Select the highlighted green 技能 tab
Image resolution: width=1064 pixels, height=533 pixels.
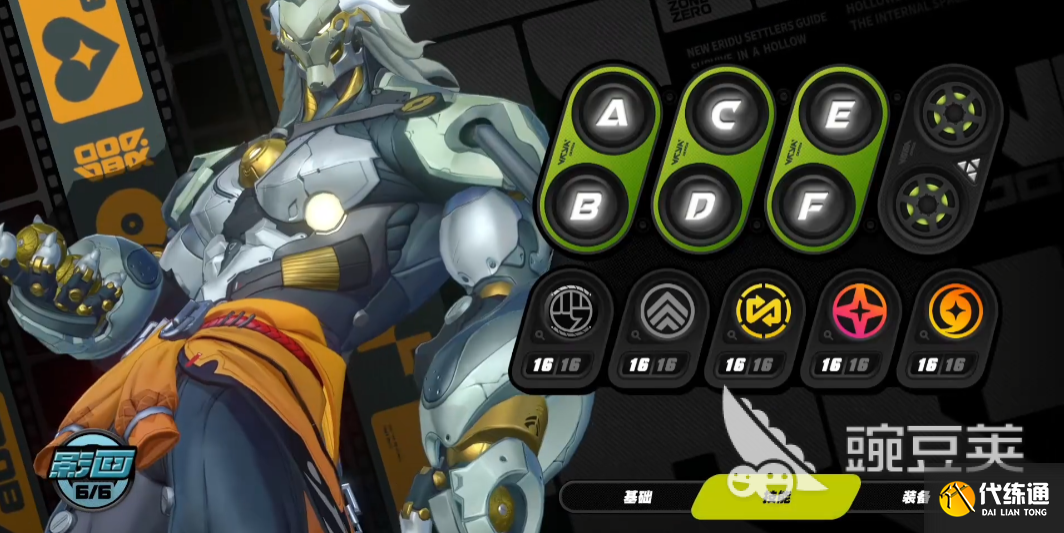tap(775, 494)
